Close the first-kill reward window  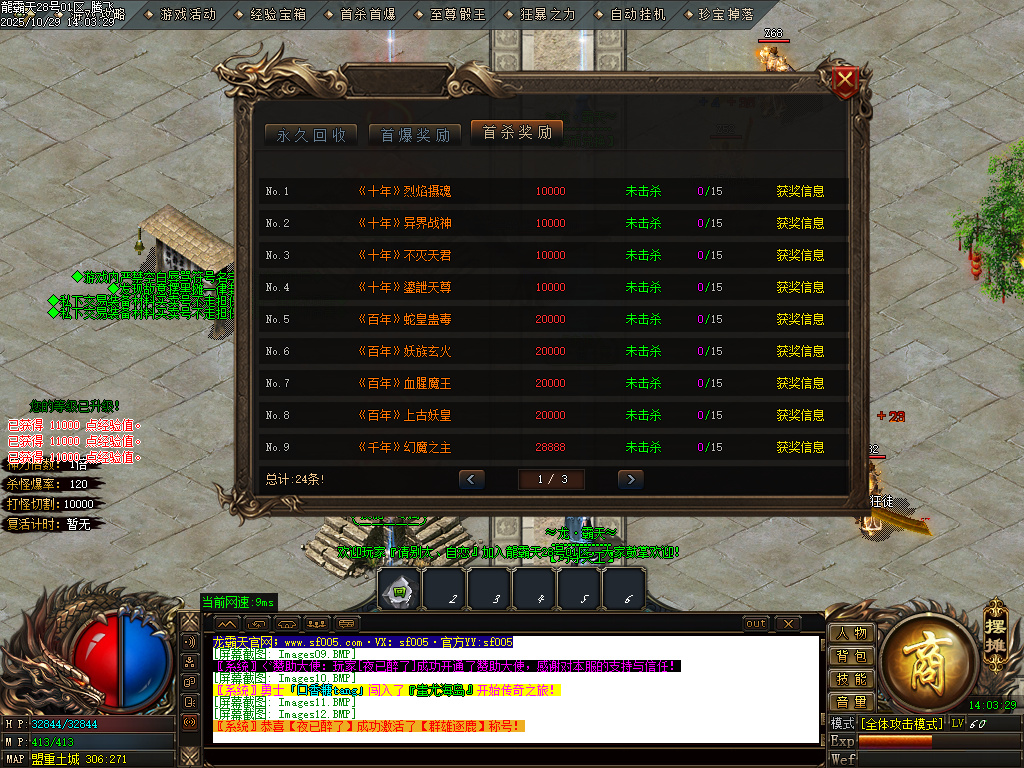tap(846, 81)
